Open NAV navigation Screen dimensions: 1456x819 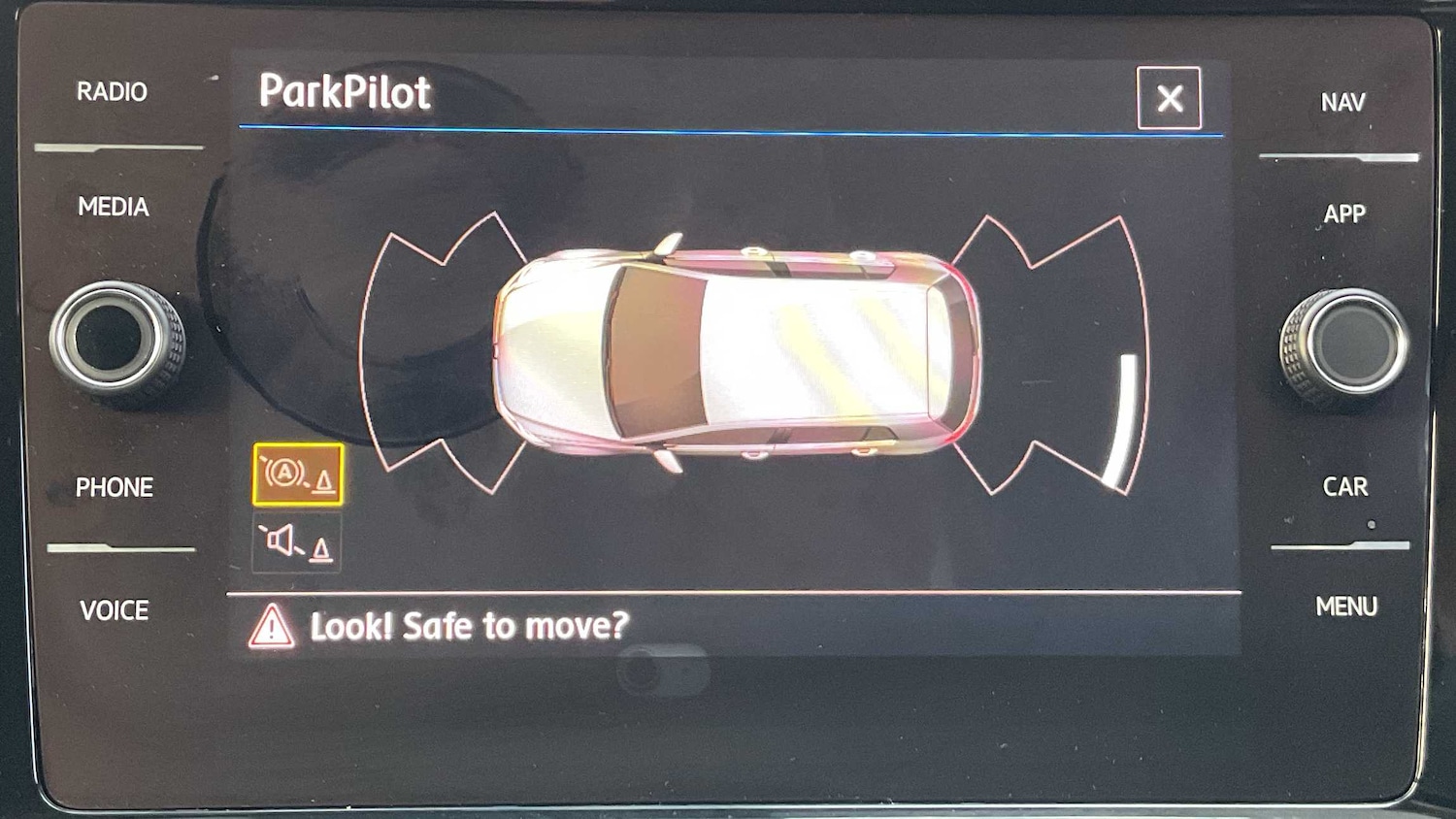pyautogui.click(x=1342, y=102)
